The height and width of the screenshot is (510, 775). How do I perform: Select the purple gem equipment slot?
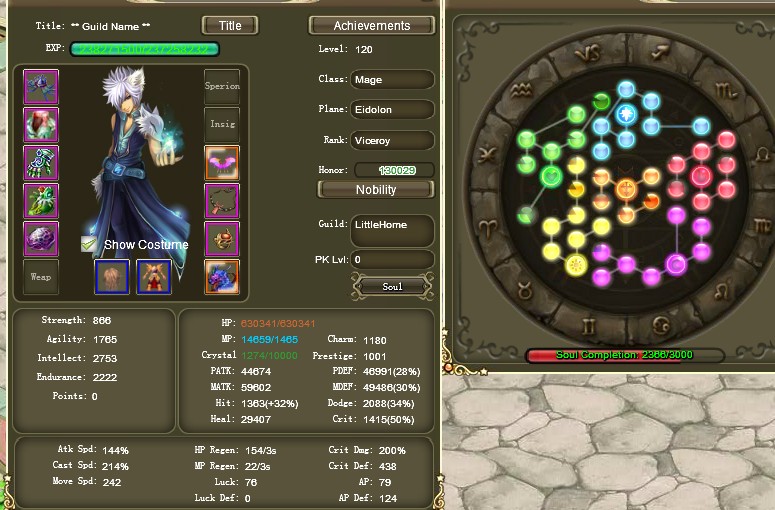[x=41, y=239]
